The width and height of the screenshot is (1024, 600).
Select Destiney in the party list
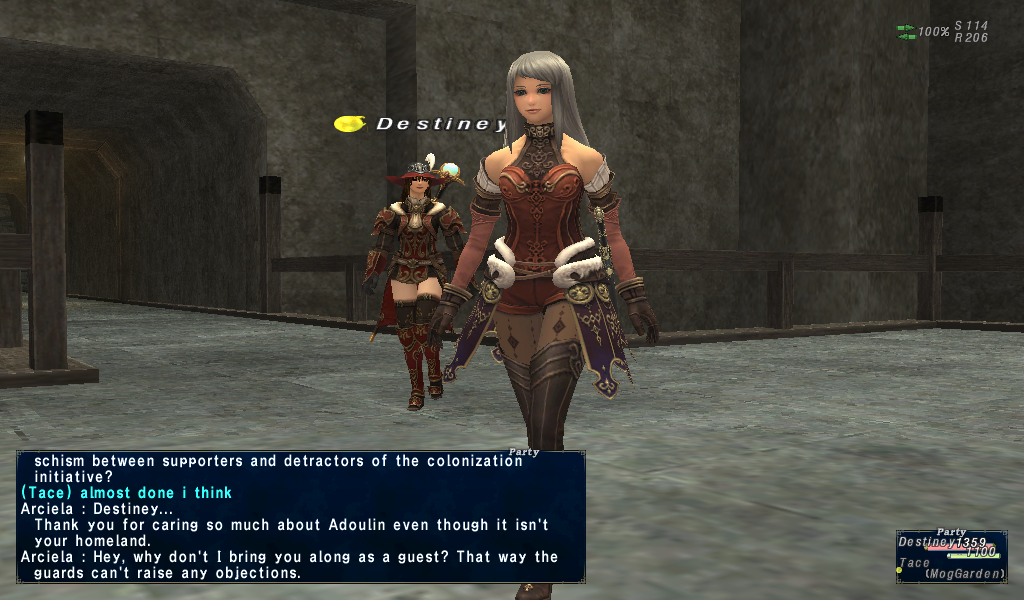pos(927,542)
